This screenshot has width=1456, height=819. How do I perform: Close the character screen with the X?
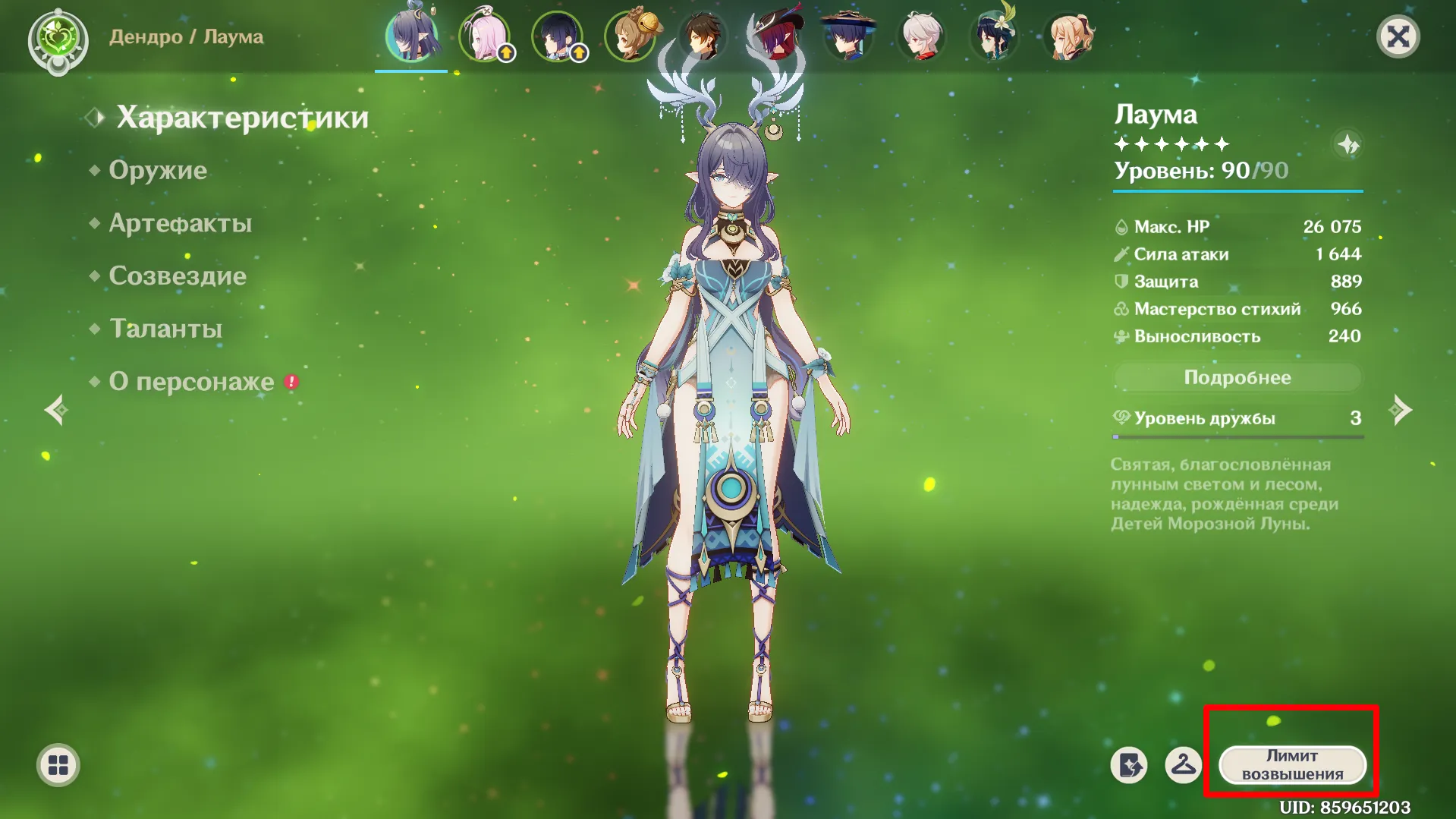[1398, 36]
